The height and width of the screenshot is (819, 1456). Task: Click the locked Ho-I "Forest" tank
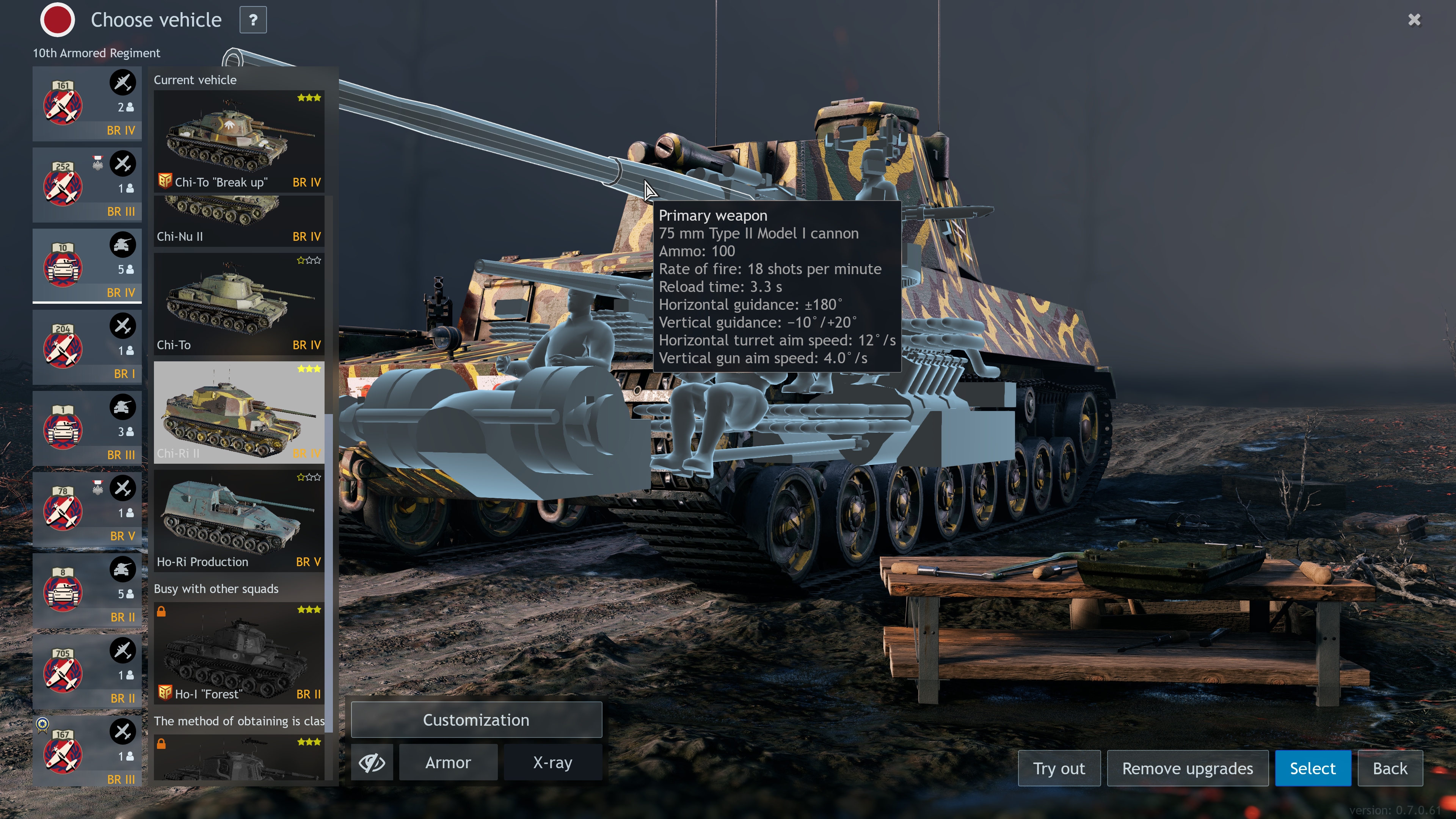tap(238, 653)
